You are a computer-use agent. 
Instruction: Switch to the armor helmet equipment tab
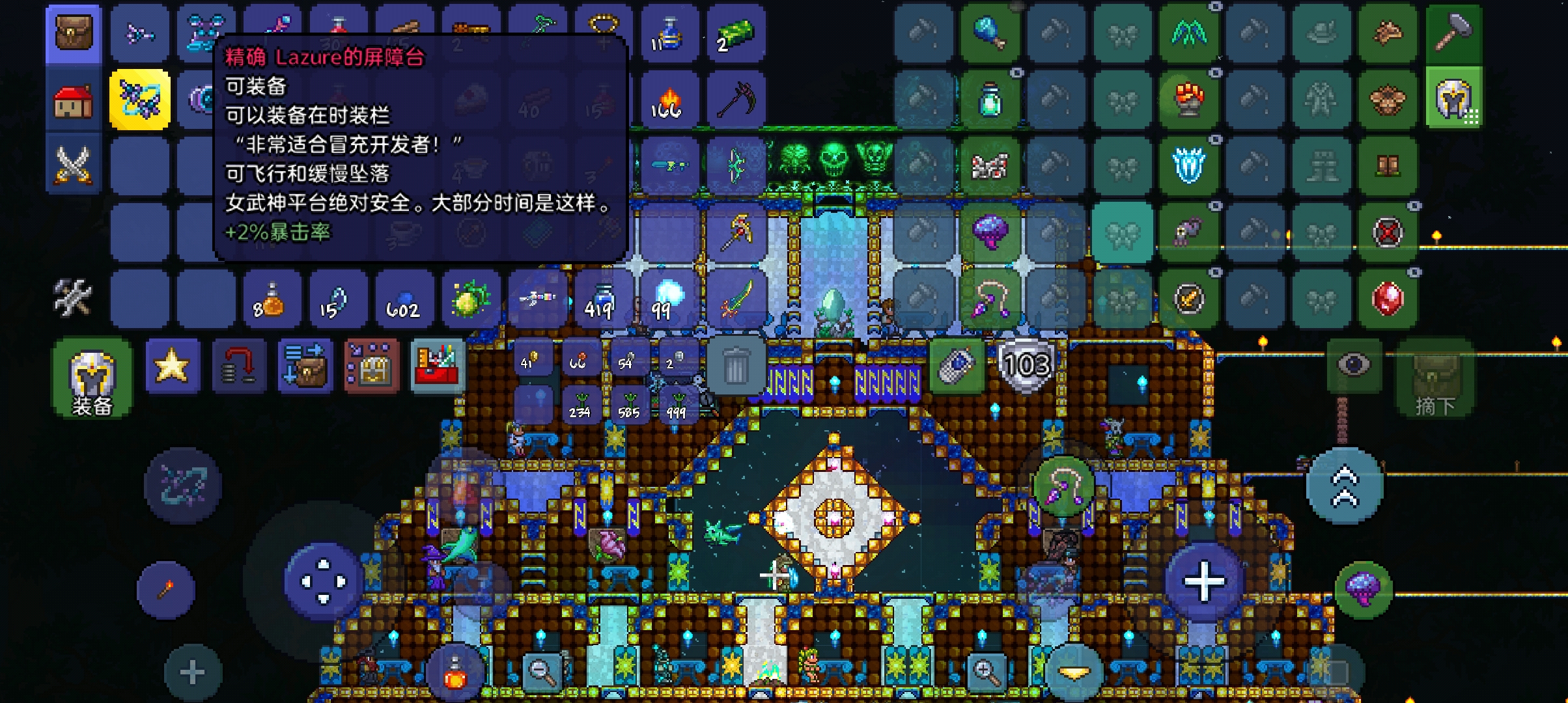point(1453,100)
